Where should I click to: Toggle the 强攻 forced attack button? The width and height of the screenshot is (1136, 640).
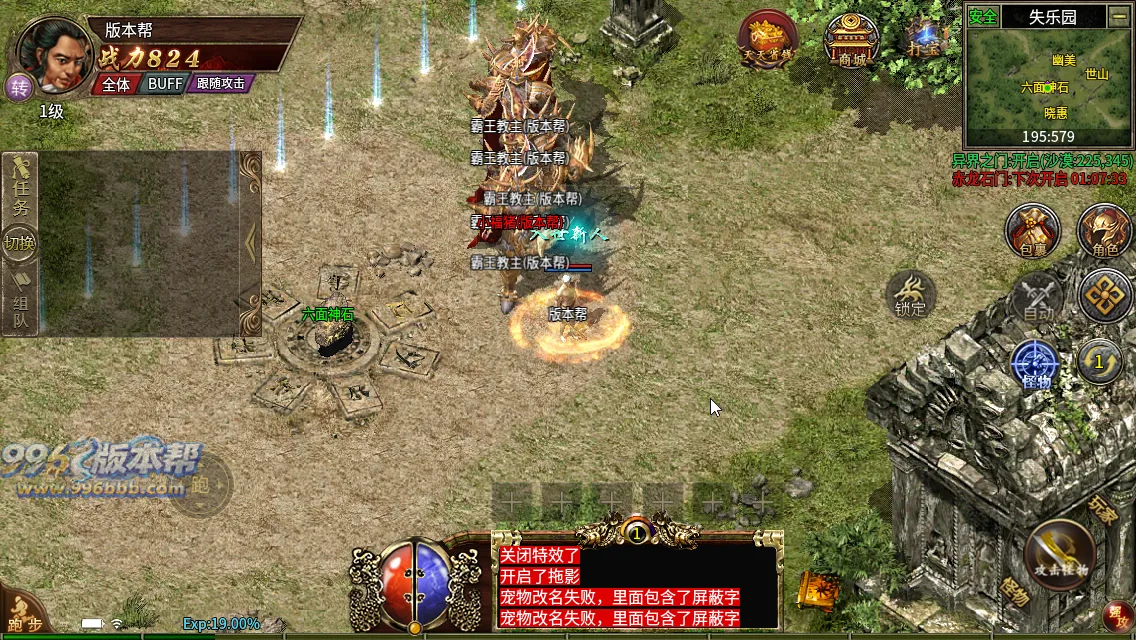click(x=1116, y=617)
